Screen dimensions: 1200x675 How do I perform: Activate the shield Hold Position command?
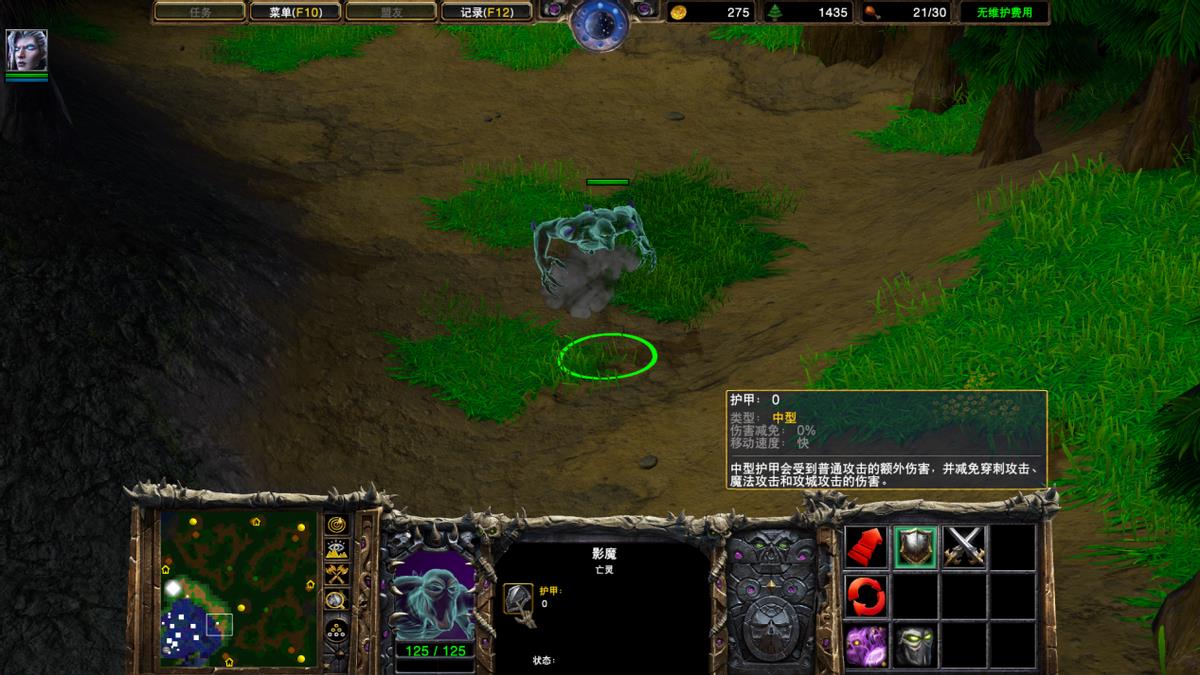point(915,547)
